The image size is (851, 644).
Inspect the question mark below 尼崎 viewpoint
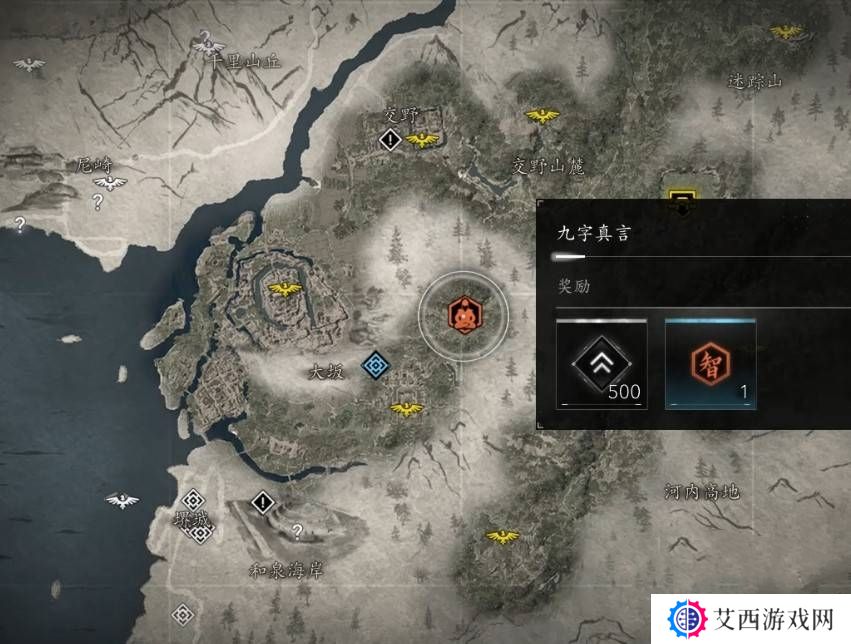click(98, 203)
